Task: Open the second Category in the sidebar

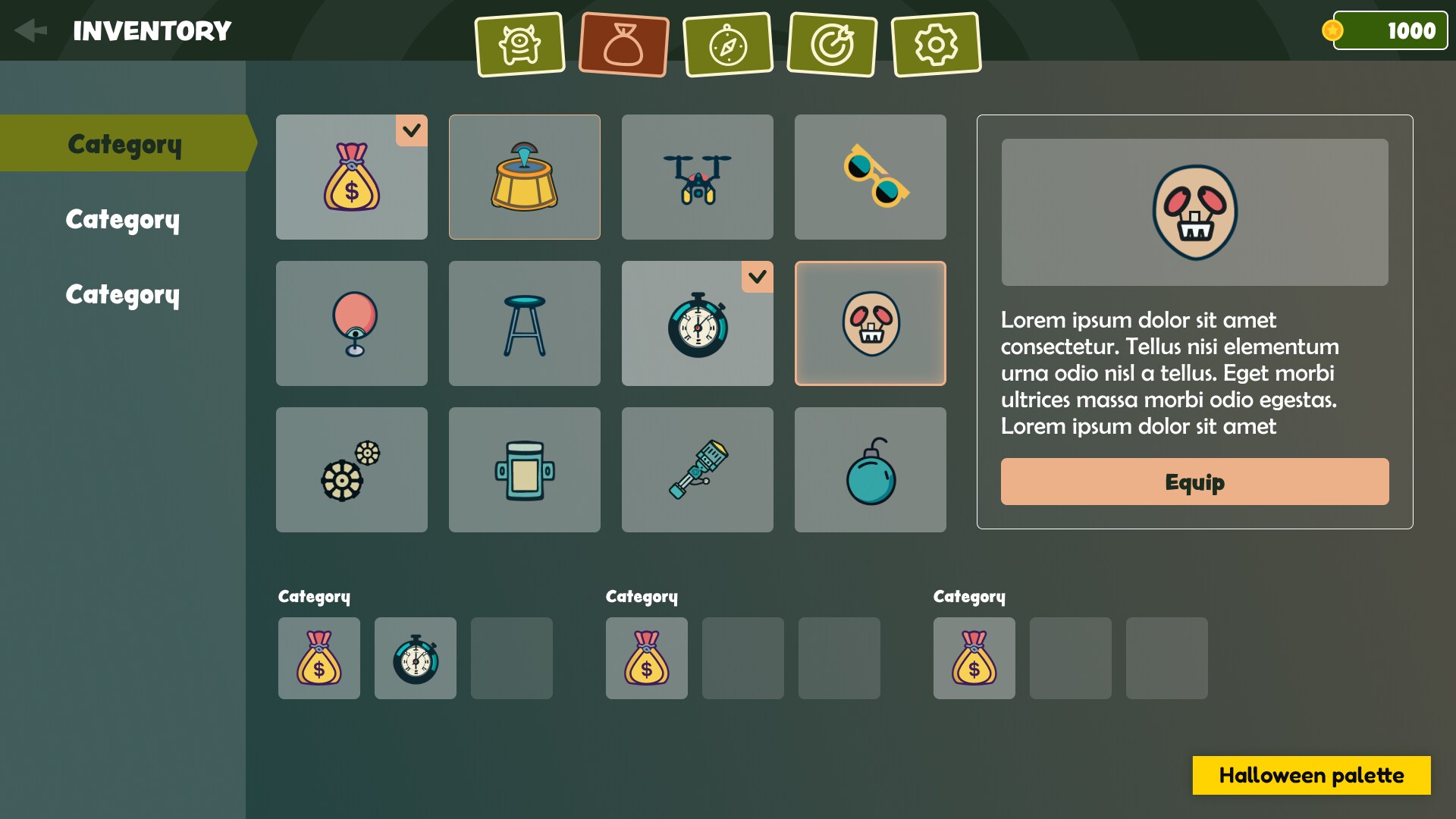Action: pyautogui.click(x=123, y=220)
